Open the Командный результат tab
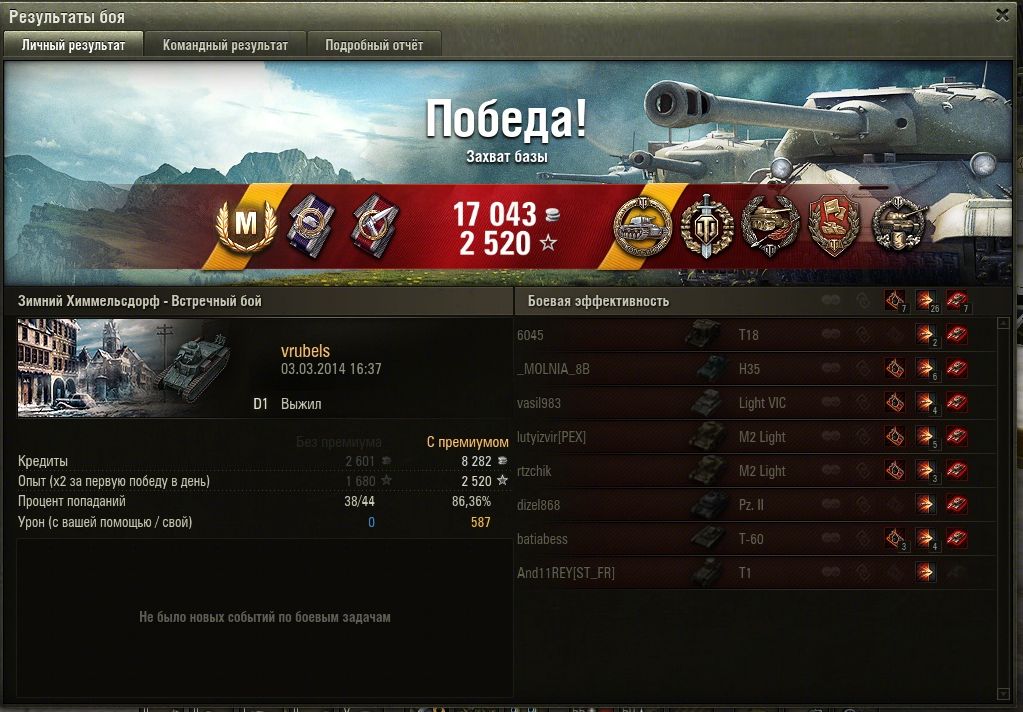 point(225,45)
